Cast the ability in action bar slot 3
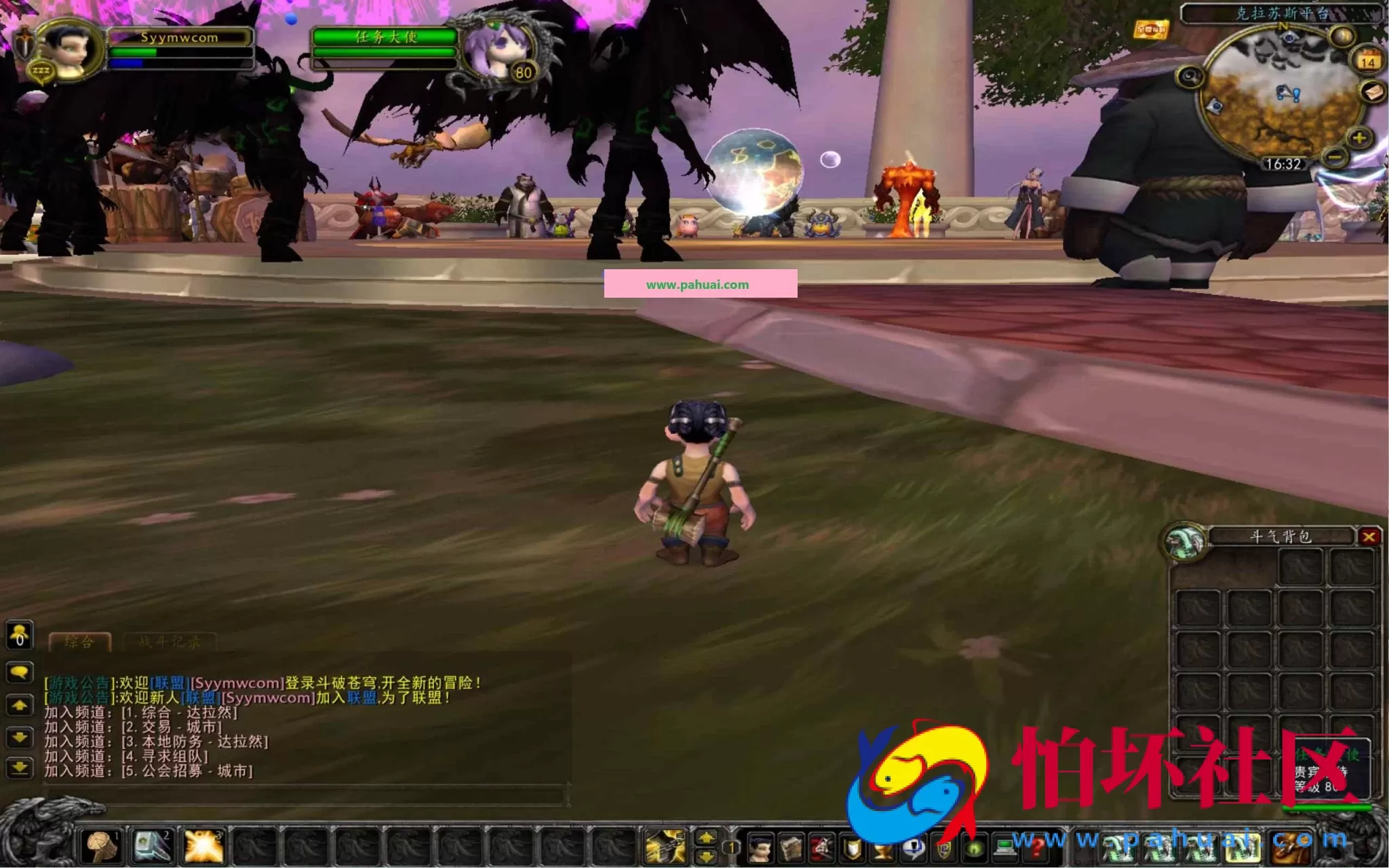Image resolution: width=1389 pixels, height=868 pixels. point(203,846)
